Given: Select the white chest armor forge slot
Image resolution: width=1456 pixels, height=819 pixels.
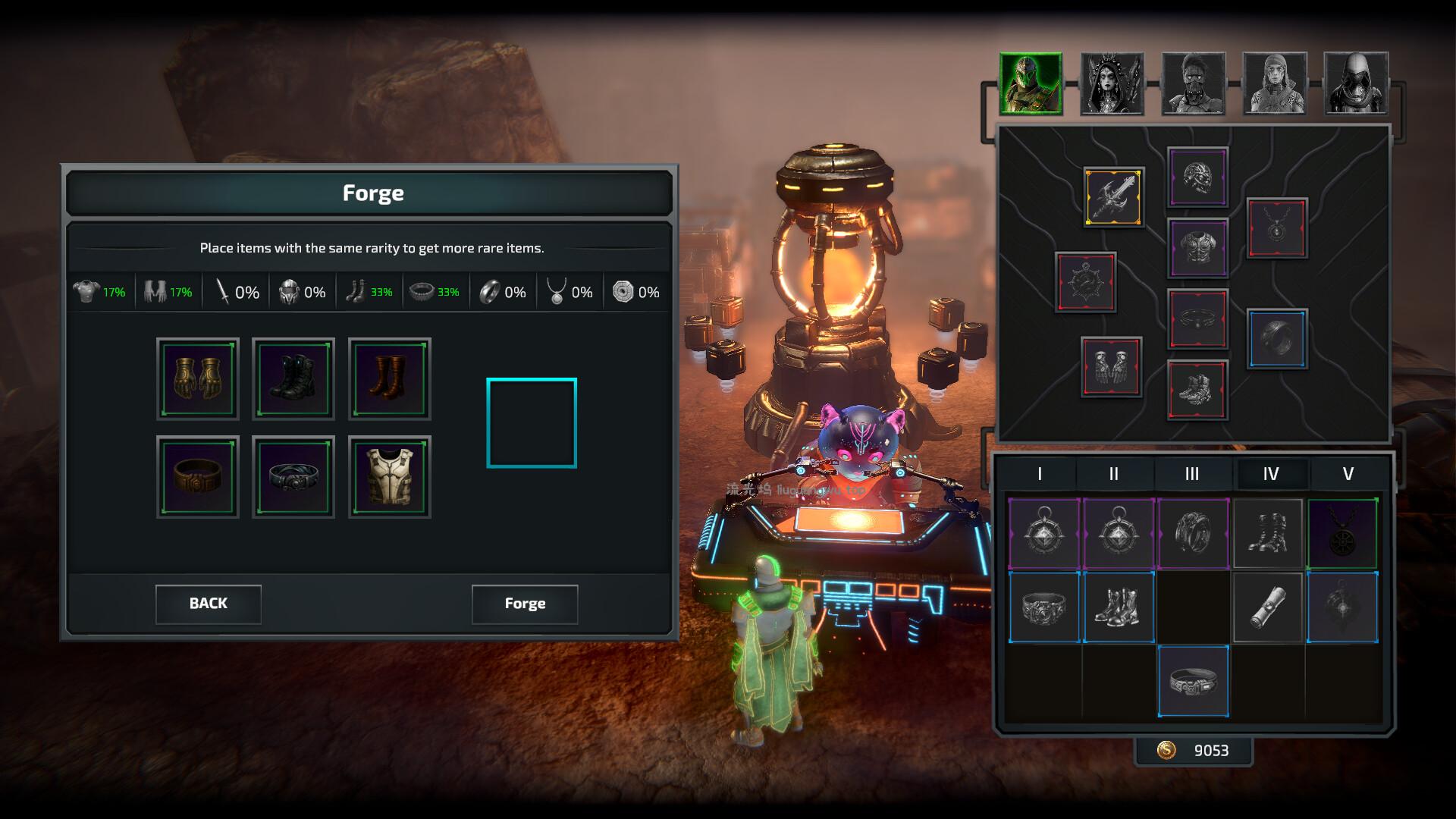Looking at the screenshot, I should tap(389, 477).
